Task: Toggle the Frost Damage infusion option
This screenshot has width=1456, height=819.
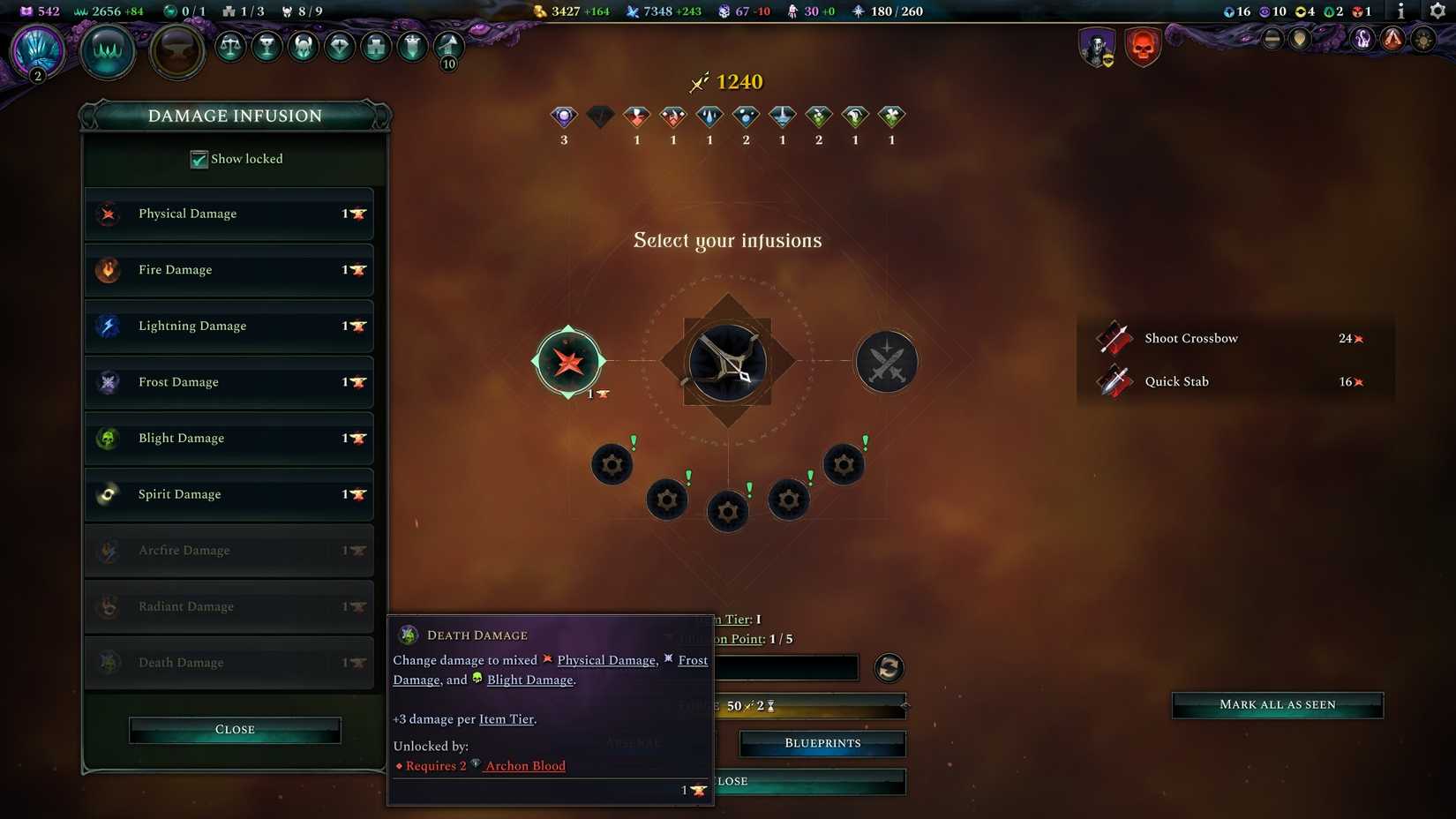Action: 229,382
